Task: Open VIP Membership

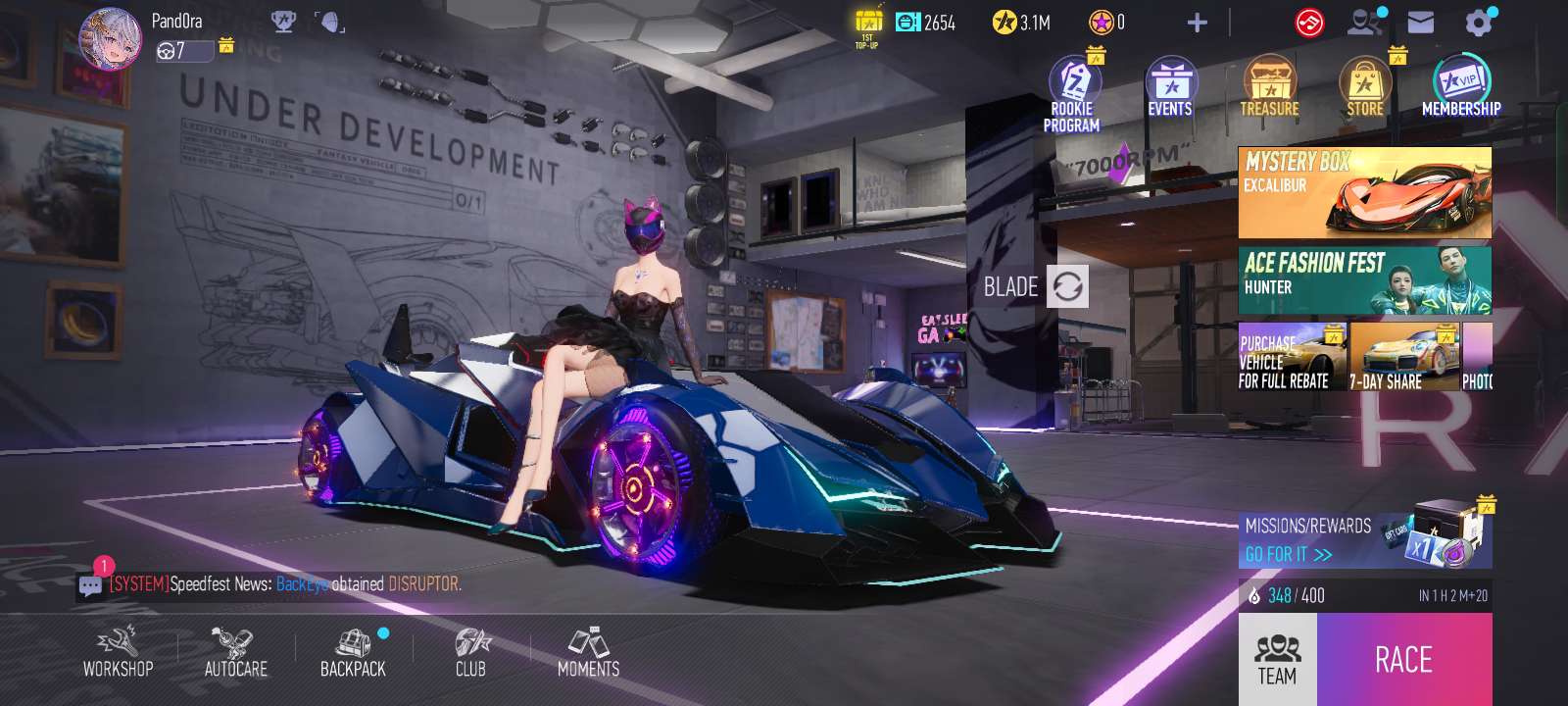Action: [x=1461, y=86]
